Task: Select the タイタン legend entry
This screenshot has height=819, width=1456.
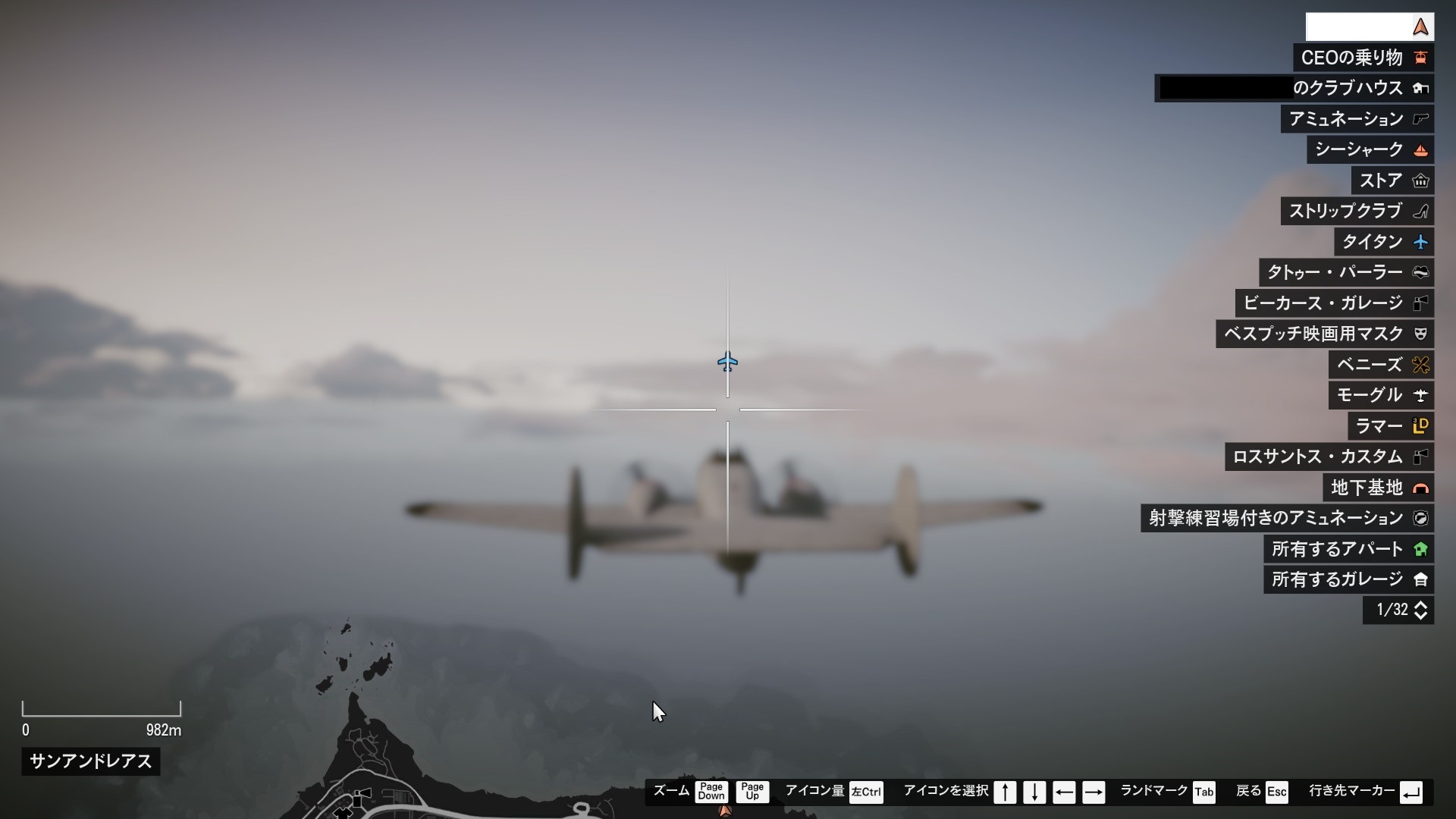Action: click(1383, 242)
